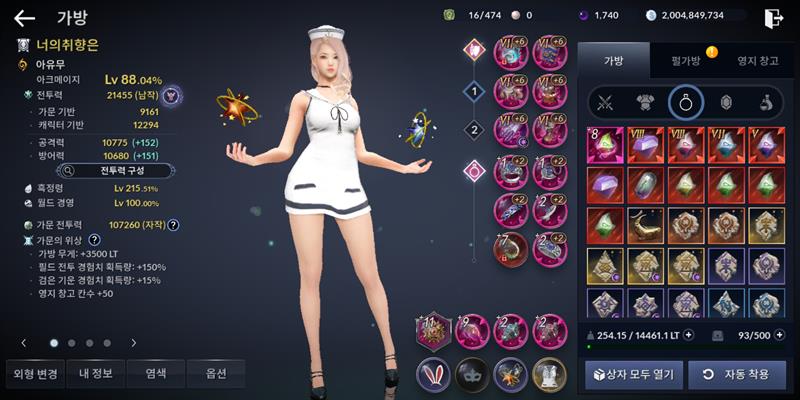Viewport: 800px width, 400px height.
Task: Select the bunny ears costume slot
Action: tap(433, 374)
